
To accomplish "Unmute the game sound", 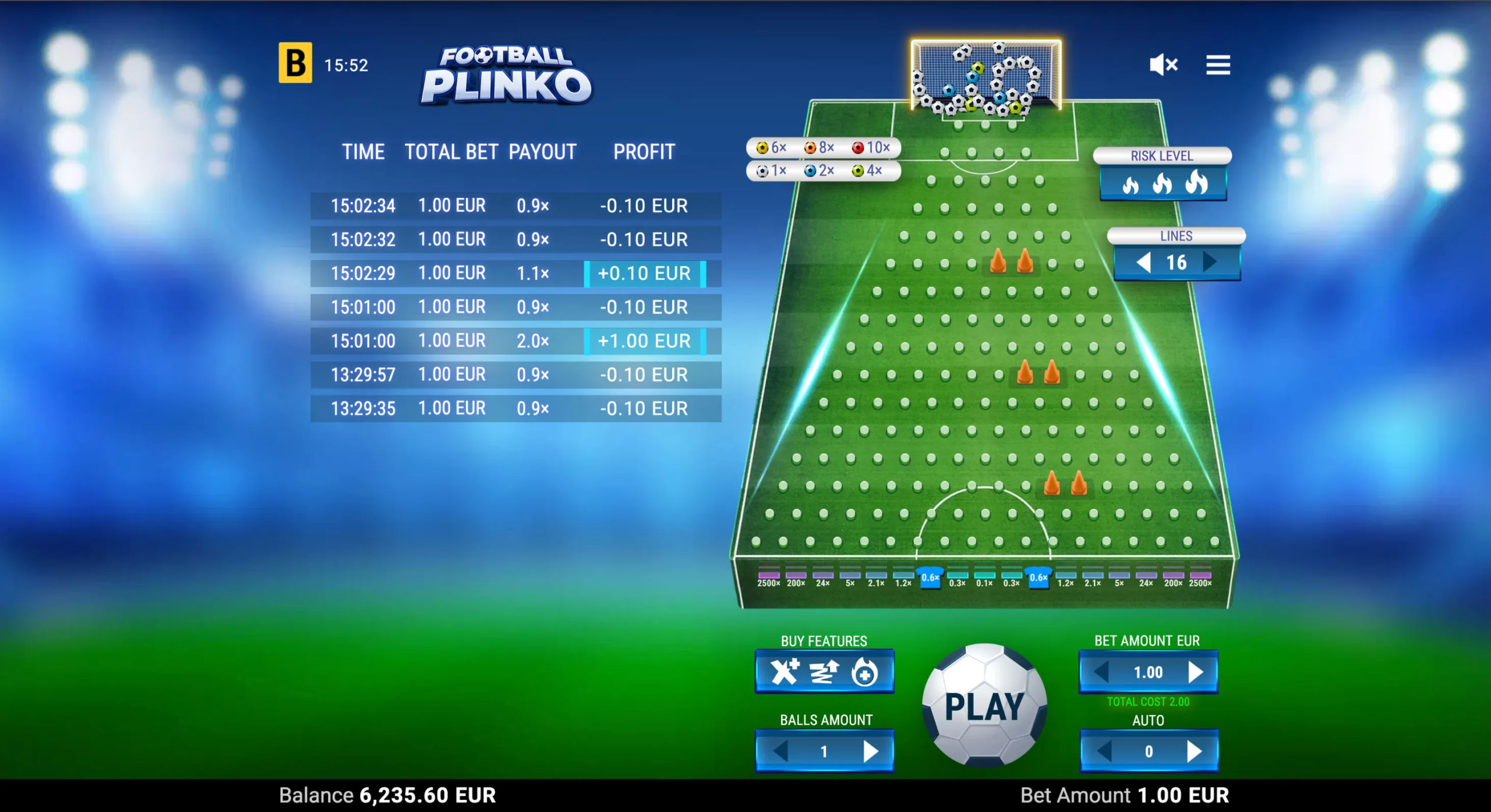I will click(x=1163, y=65).
